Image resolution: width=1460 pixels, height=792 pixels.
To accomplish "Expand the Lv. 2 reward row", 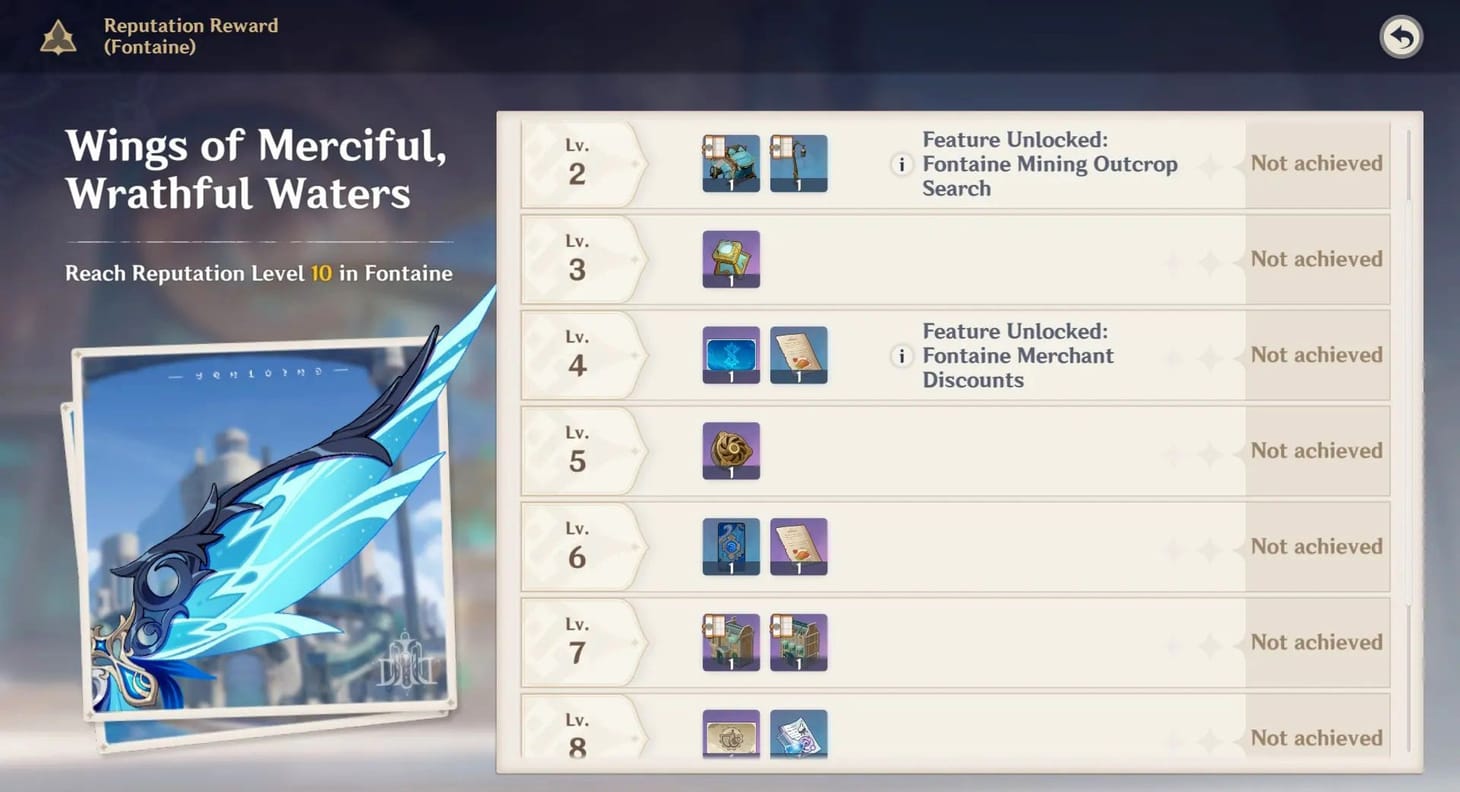I will tap(1050, 163).
